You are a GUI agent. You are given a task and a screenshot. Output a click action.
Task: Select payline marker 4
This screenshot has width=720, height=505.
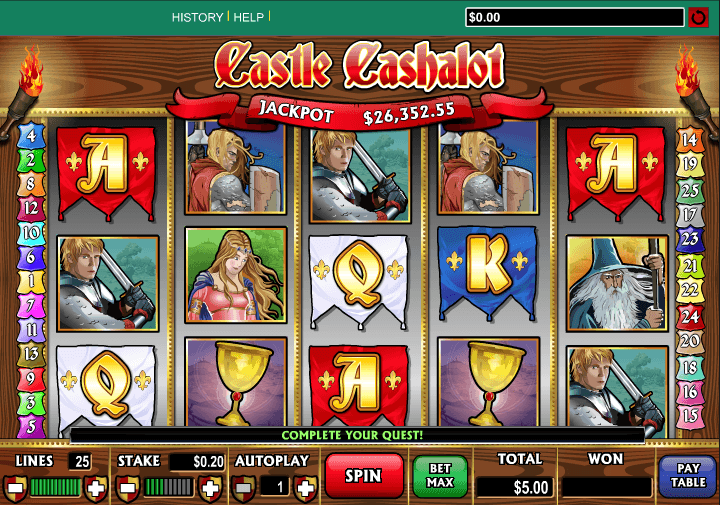tap(31, 136)
